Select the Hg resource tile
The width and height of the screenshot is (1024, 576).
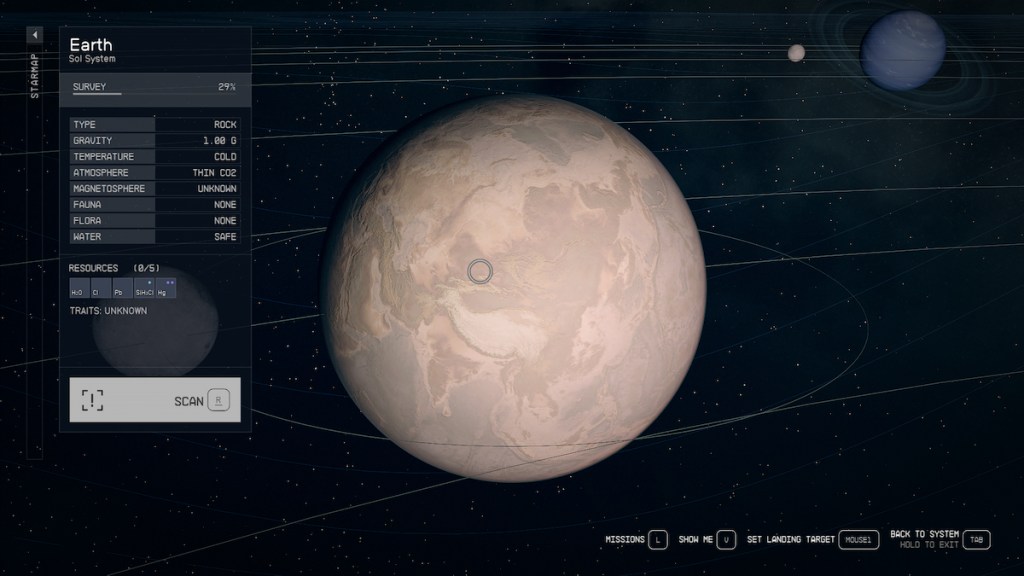click(x=165, y=289)
